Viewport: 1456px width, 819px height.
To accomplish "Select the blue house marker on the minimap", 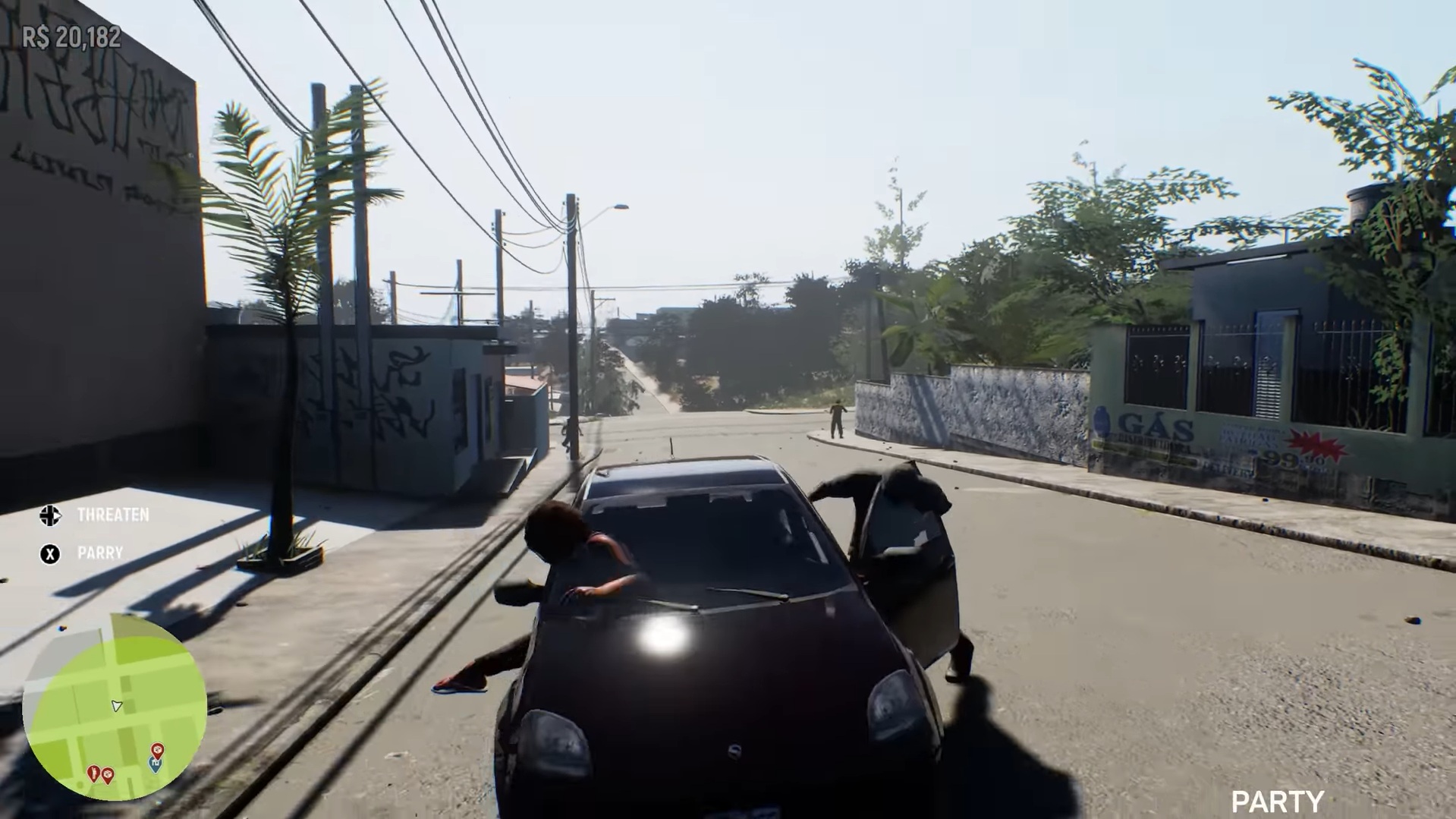I will coord(156,765).
